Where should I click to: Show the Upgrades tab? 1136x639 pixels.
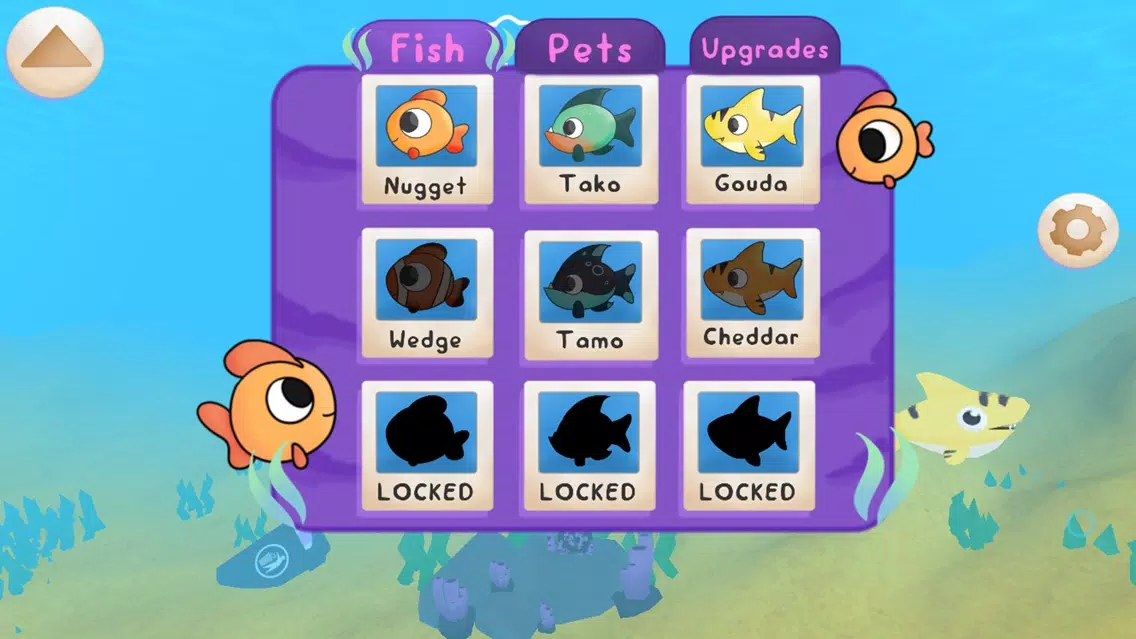click(765, 49)
